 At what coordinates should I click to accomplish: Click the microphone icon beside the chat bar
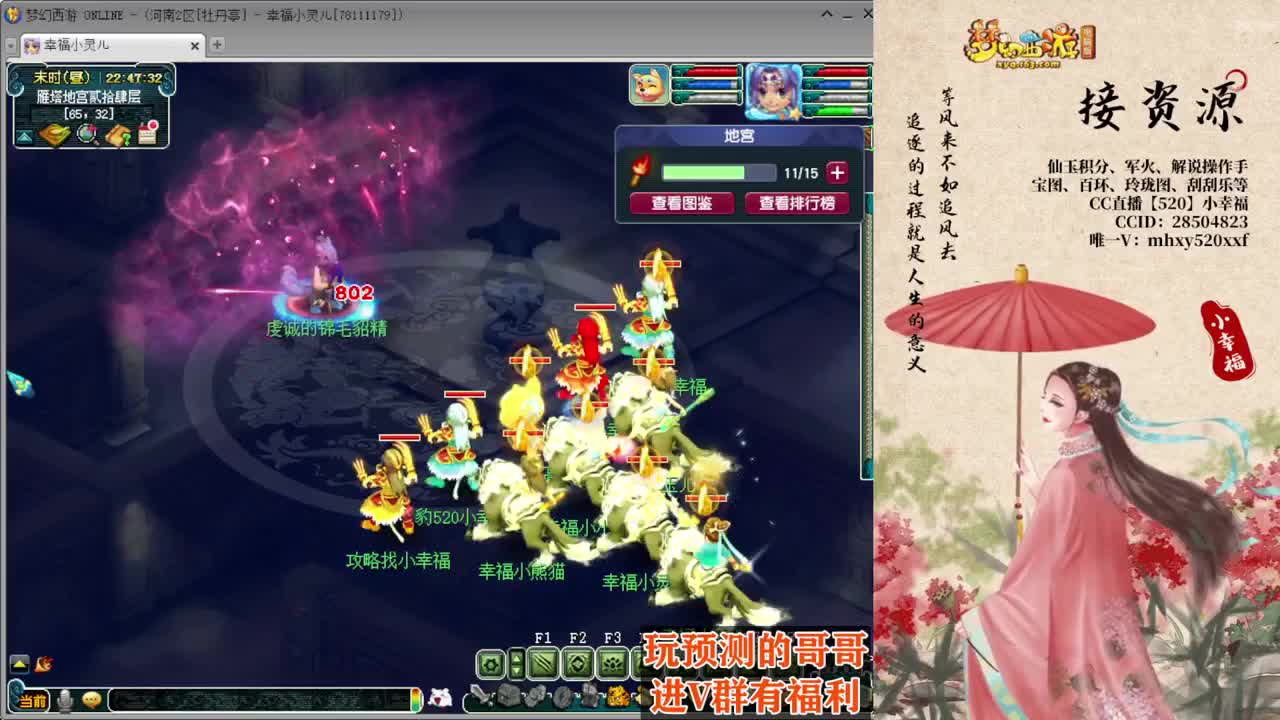point(65,700)
